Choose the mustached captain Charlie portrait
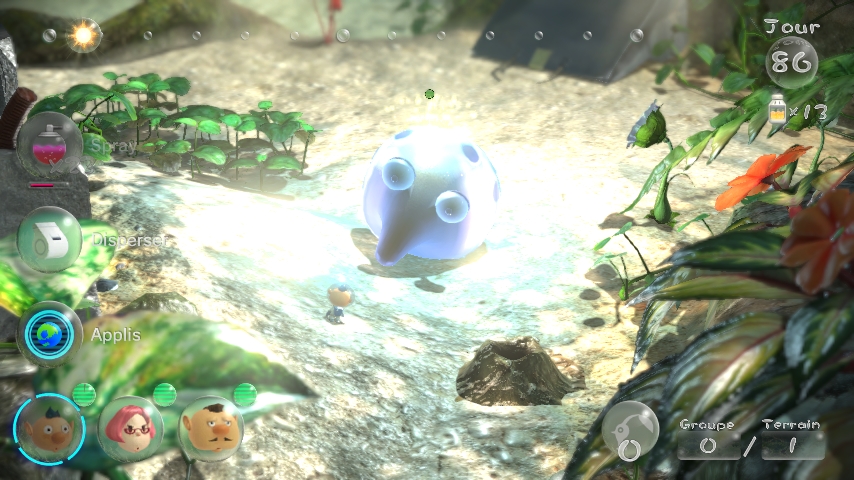This screenshot has width=854, height=480. coord(211,427)
